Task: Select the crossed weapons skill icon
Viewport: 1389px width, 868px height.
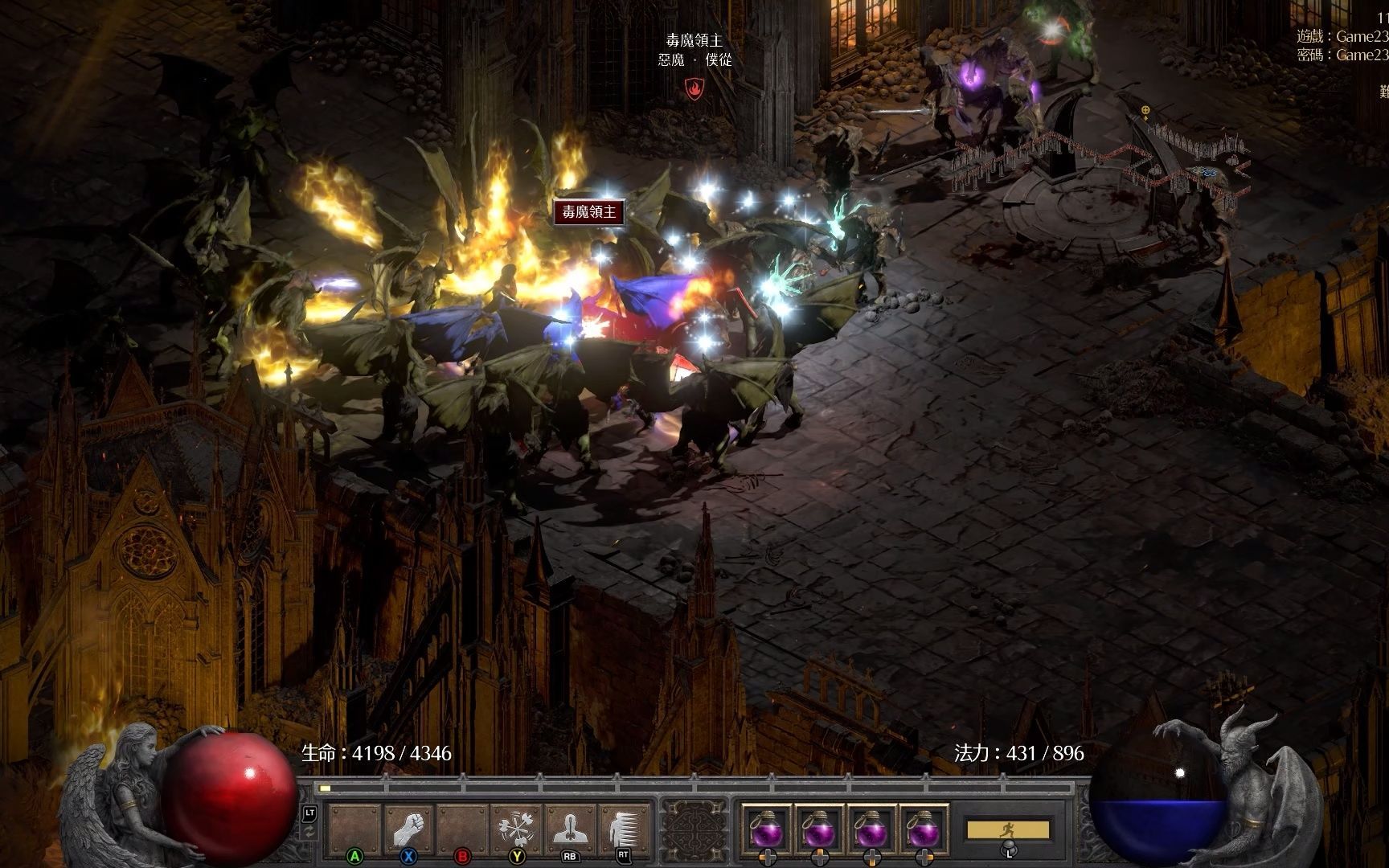Action: point(516,829)
